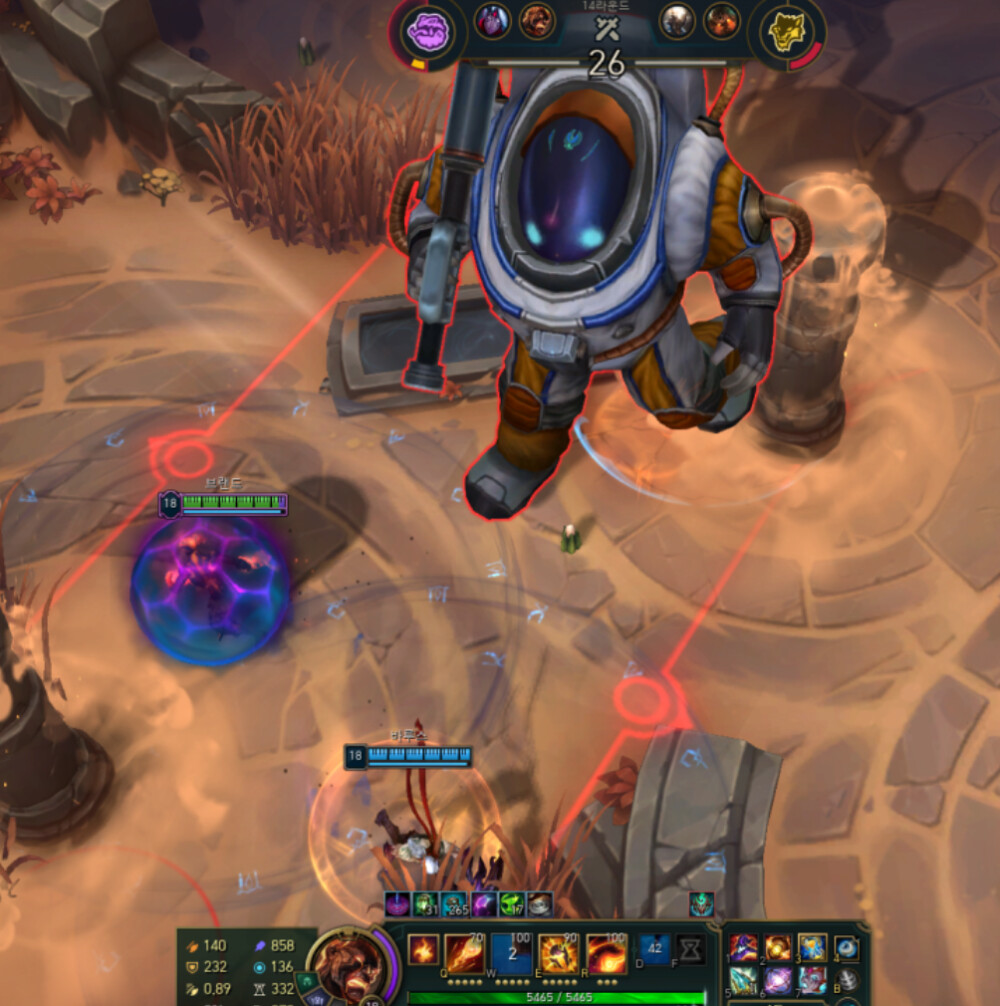Click the attack damage stat showing 140
The height and width of the screenshot is (1006, 1000).
[x=206, y=945]
